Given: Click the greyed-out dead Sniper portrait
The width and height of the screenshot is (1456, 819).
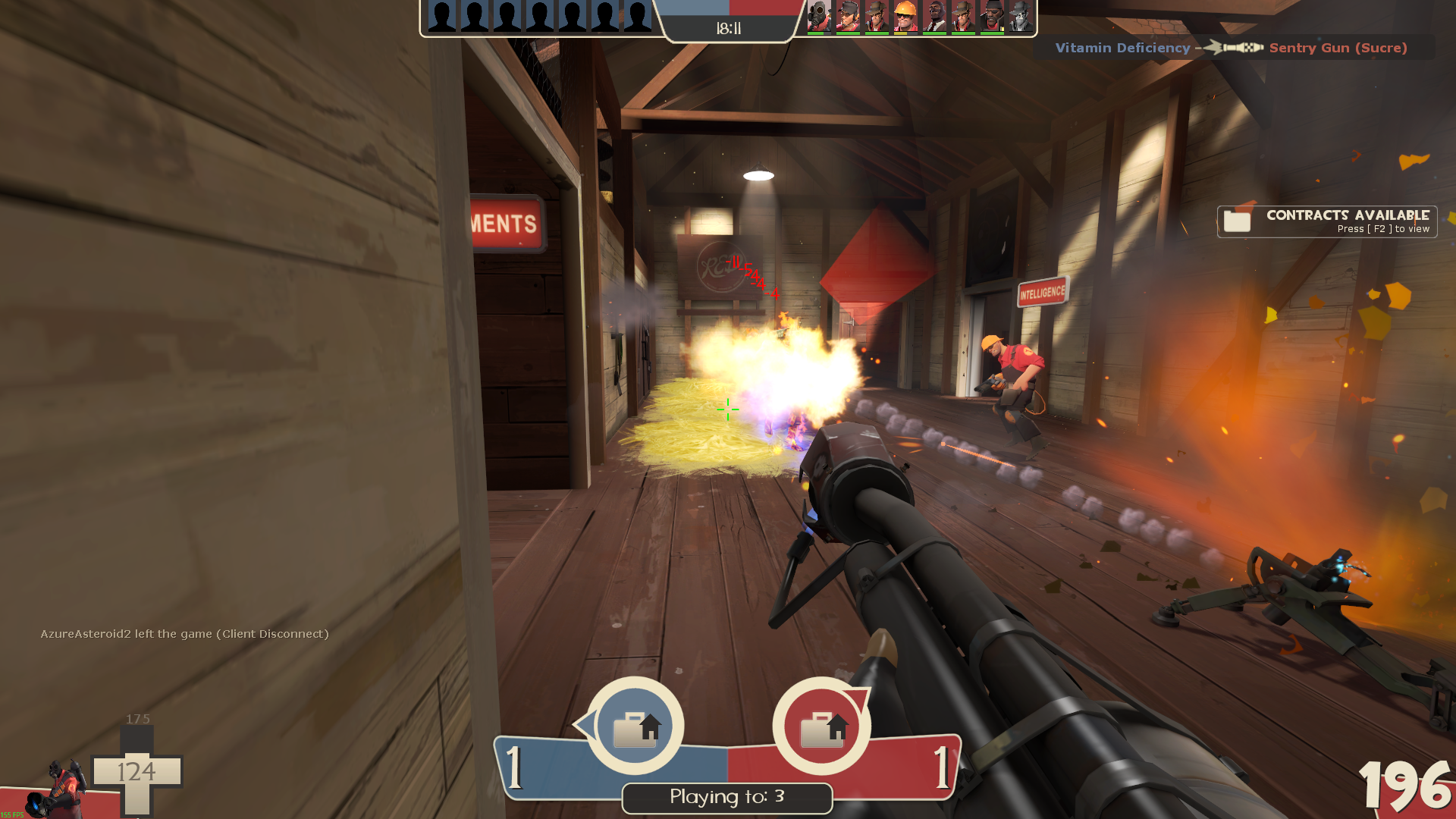Looking at the screenshot, I should click(x=1021, y=17).
